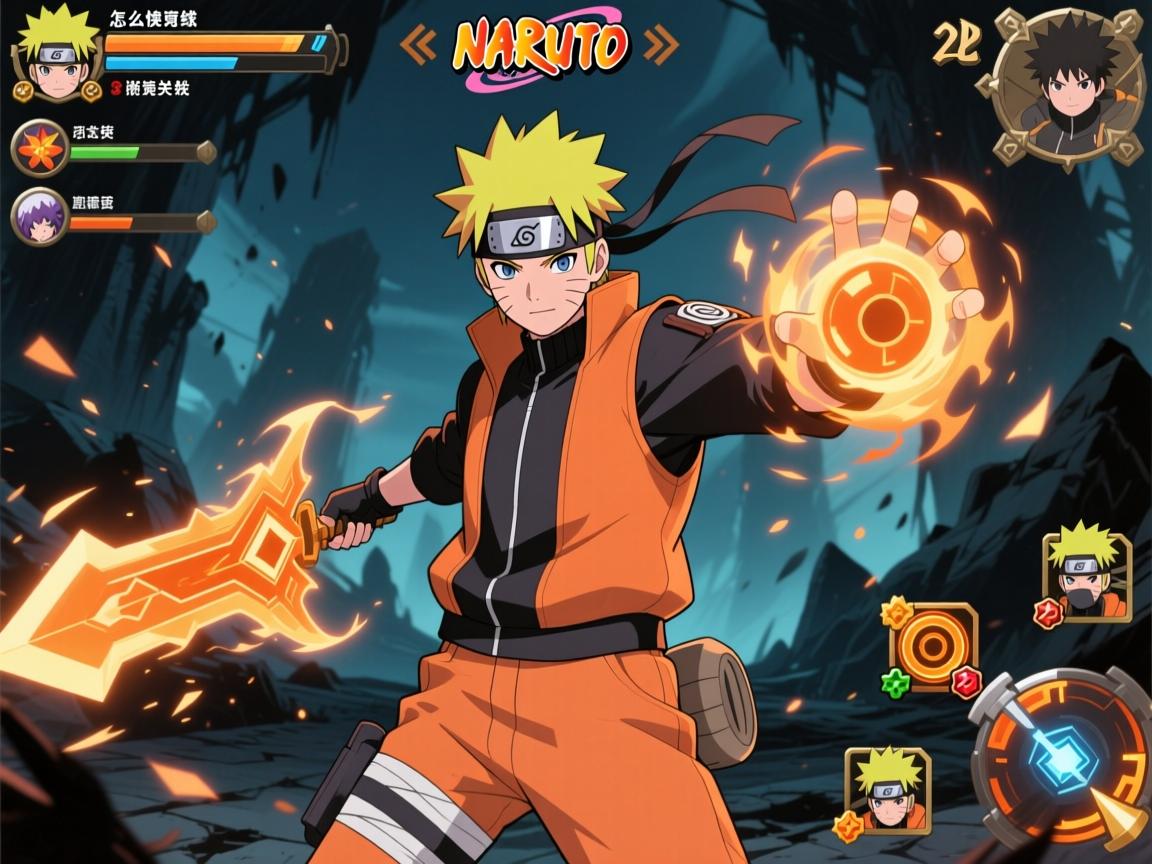Select the masked Naruto skill portrait
This screenshot has height=864, width=1152.
point(1087,578)
